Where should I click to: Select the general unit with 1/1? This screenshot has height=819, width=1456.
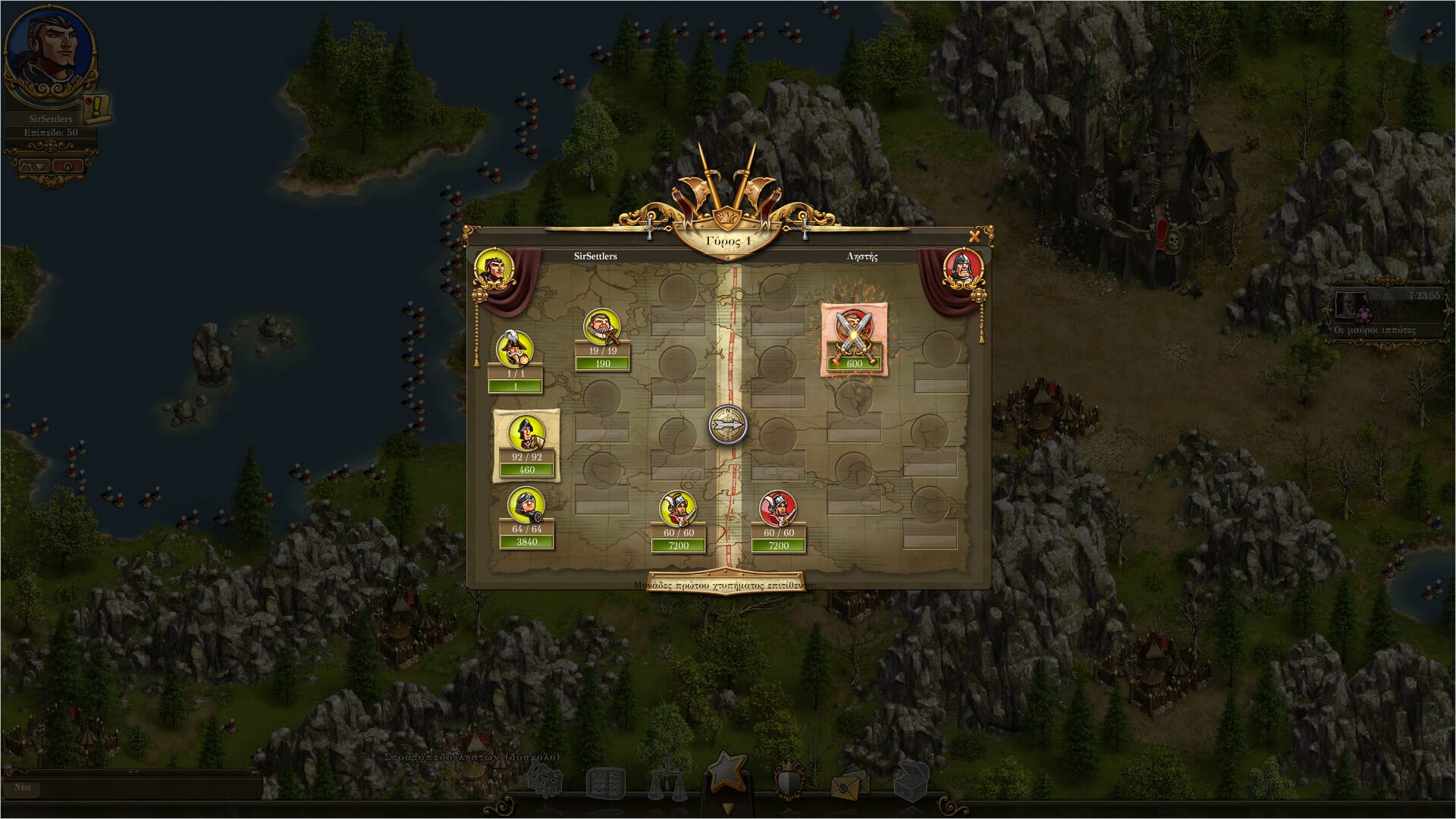click(515, 349)
